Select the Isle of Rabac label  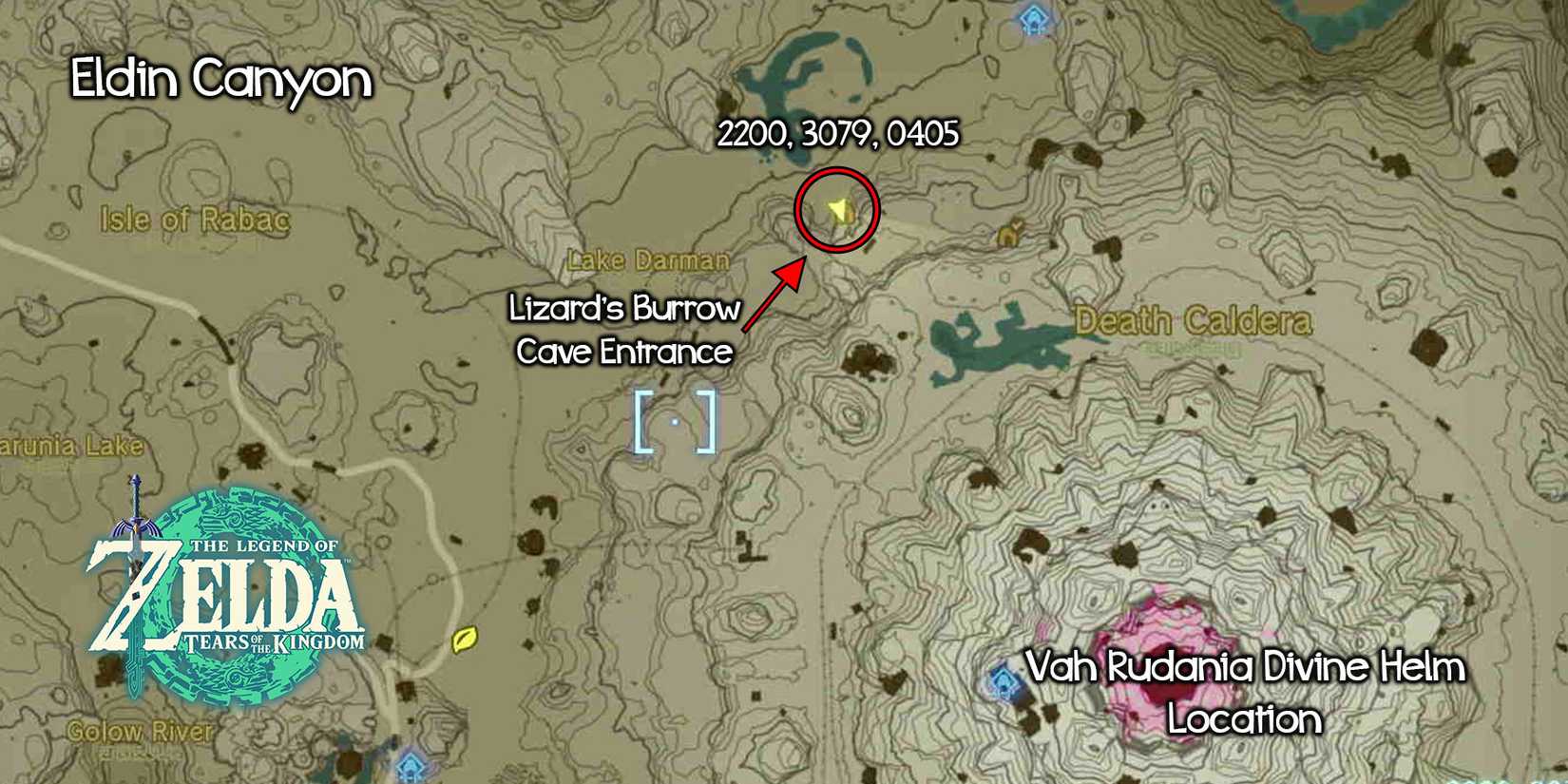click(194, 217)
